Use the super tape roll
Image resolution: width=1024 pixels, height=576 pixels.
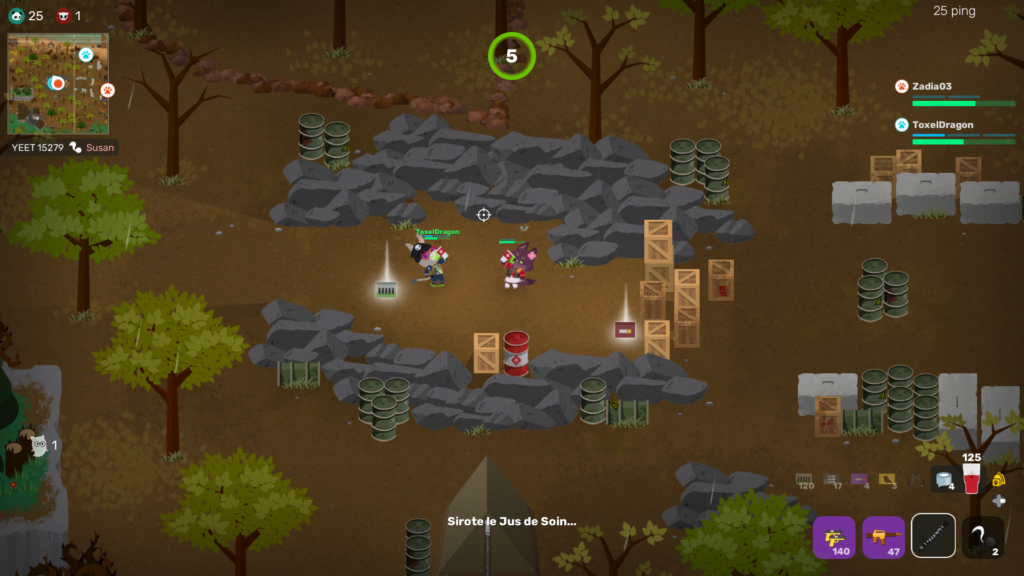(945, 480)
